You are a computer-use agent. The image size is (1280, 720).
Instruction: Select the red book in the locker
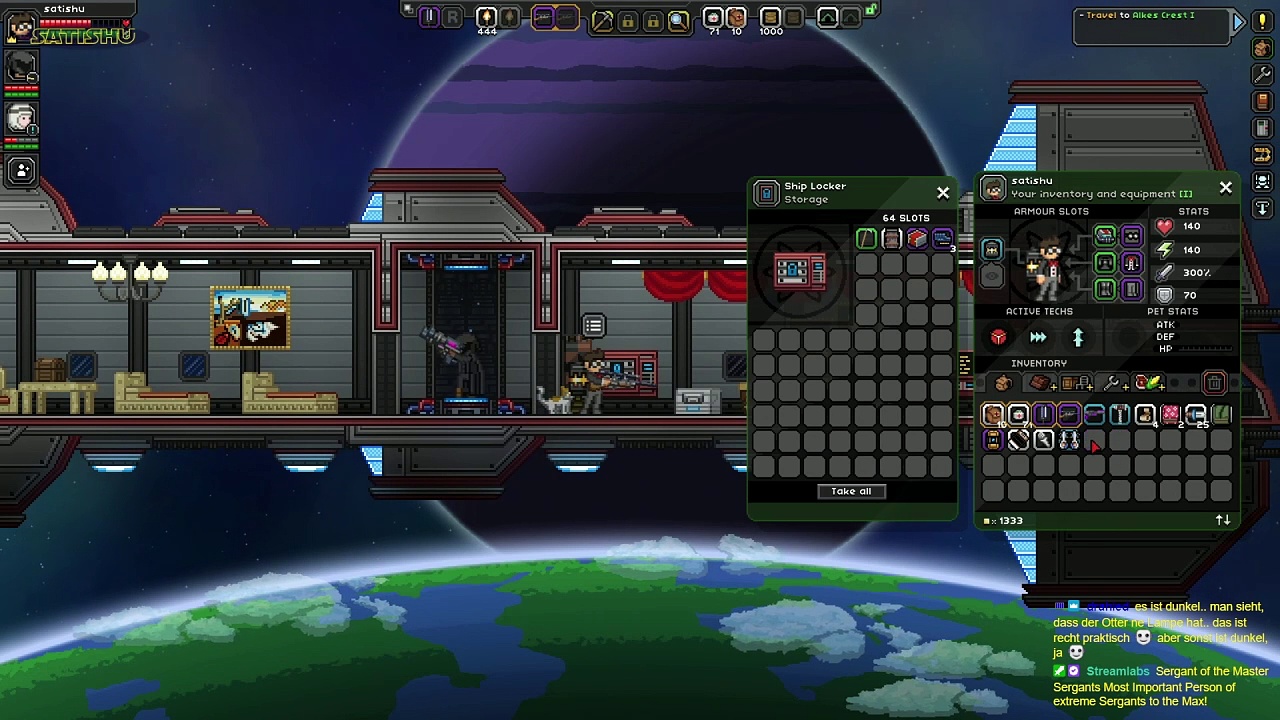coord(917,238)
